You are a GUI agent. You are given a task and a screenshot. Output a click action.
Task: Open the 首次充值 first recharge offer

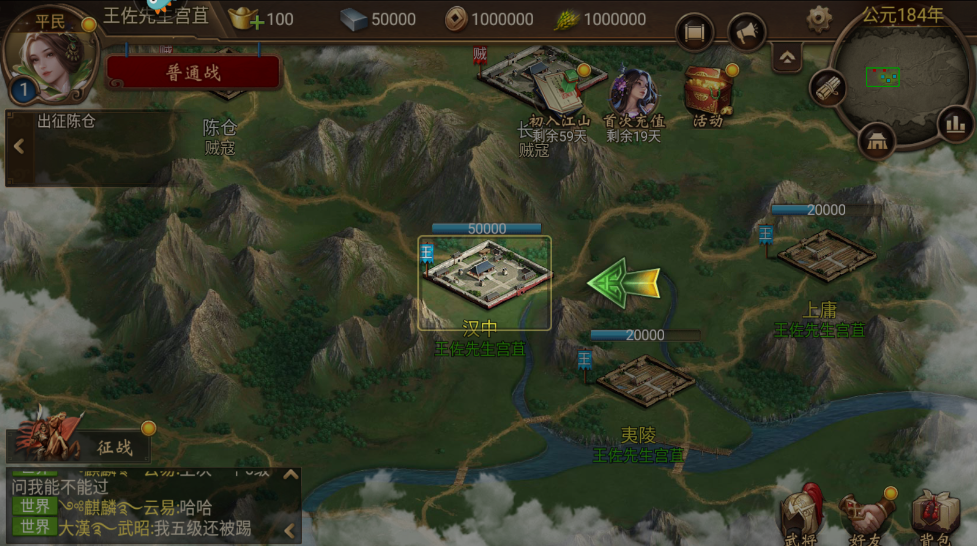click(634, 100)
